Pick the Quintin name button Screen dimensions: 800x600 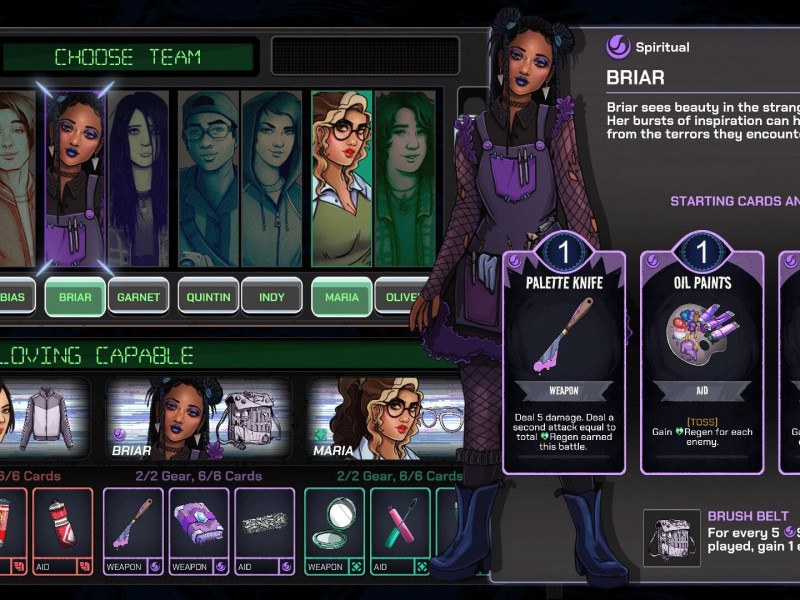coord(208,297)
